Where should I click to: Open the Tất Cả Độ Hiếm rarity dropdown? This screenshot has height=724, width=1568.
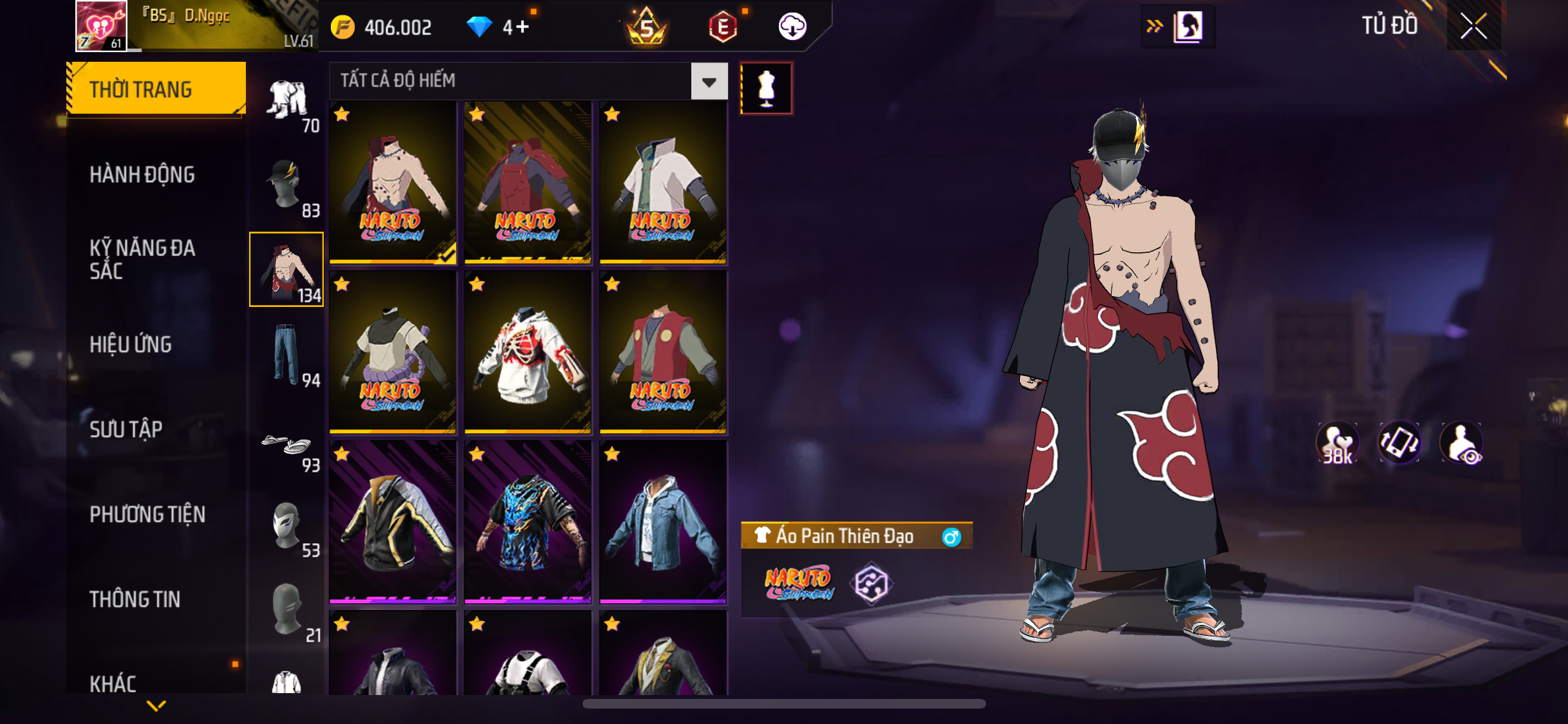(709, 82)
